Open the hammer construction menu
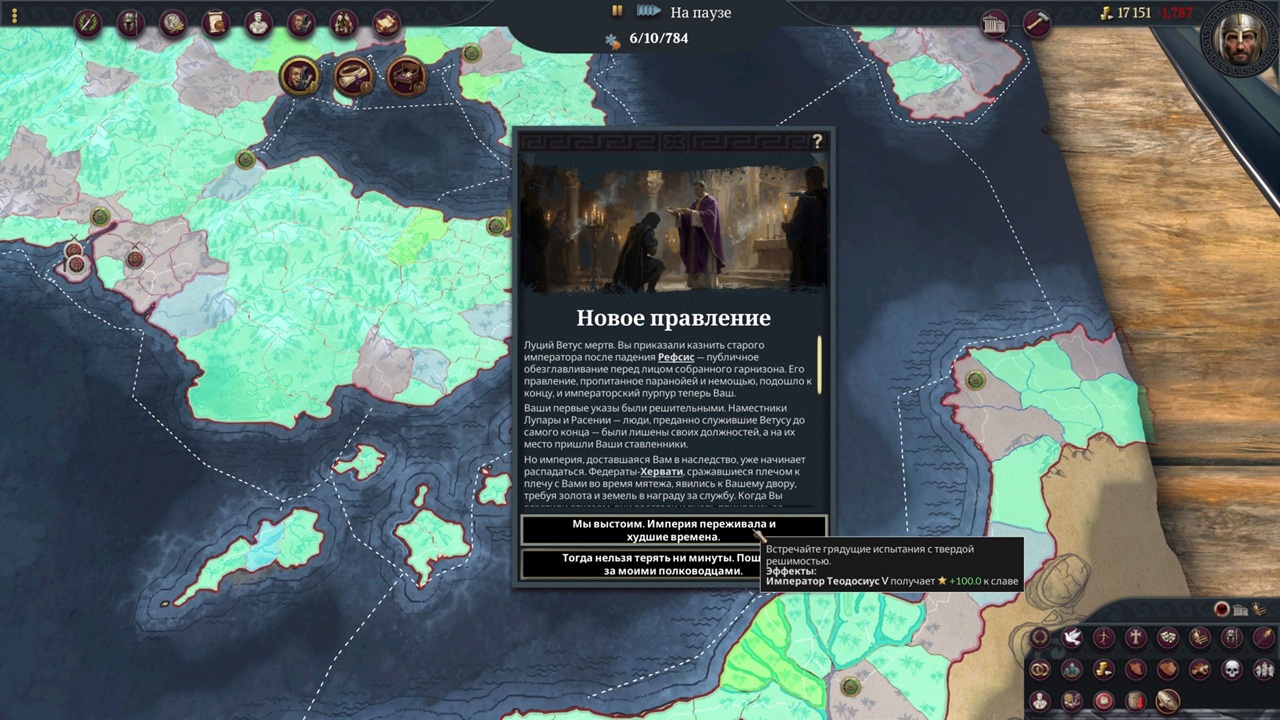1280x720 pixels. pyautogui.click(x=1036, y=24)
